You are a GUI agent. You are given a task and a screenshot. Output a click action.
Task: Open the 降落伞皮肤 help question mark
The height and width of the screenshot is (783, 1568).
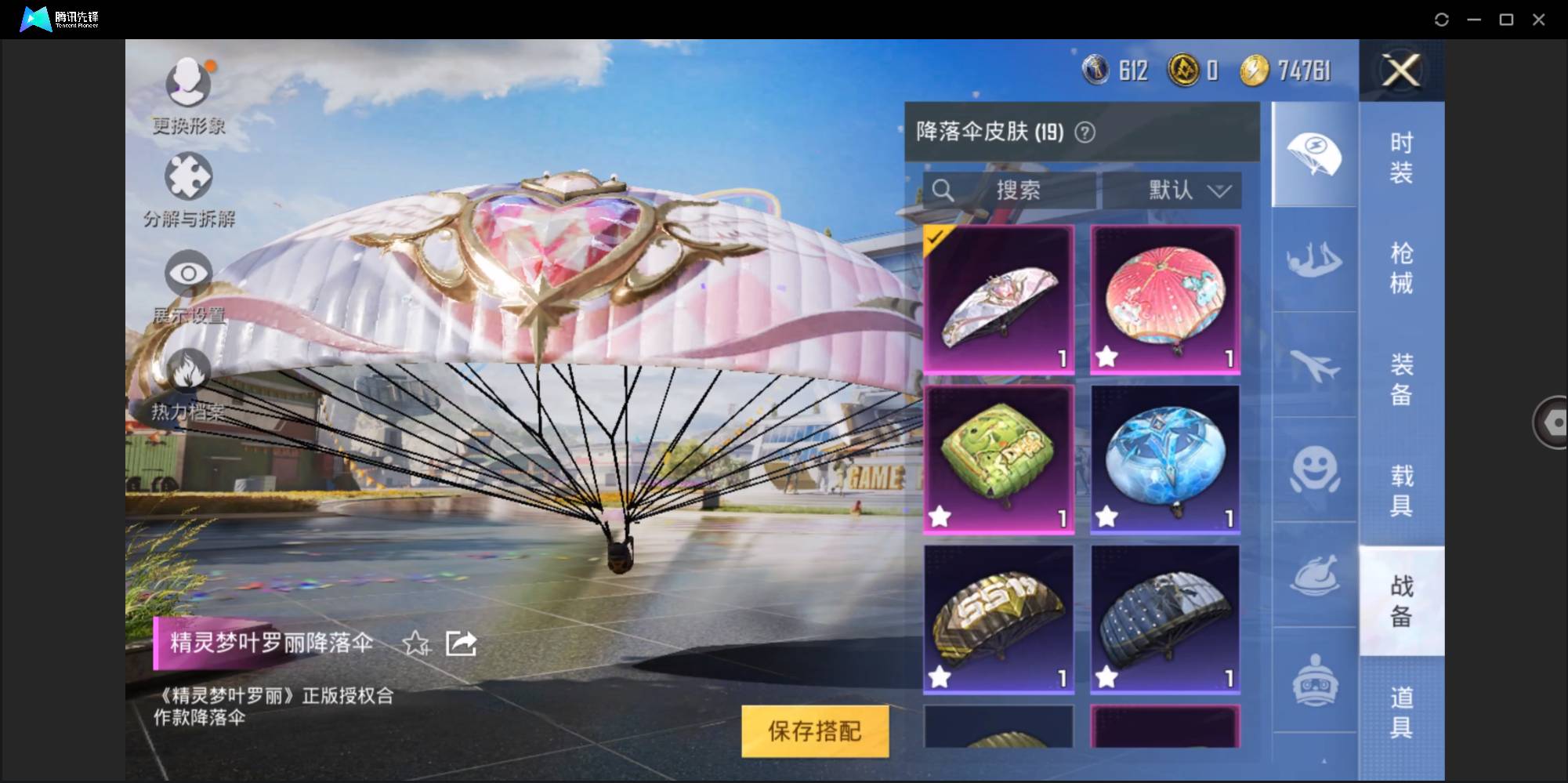pyautogui.click(x=1085, y=132)
